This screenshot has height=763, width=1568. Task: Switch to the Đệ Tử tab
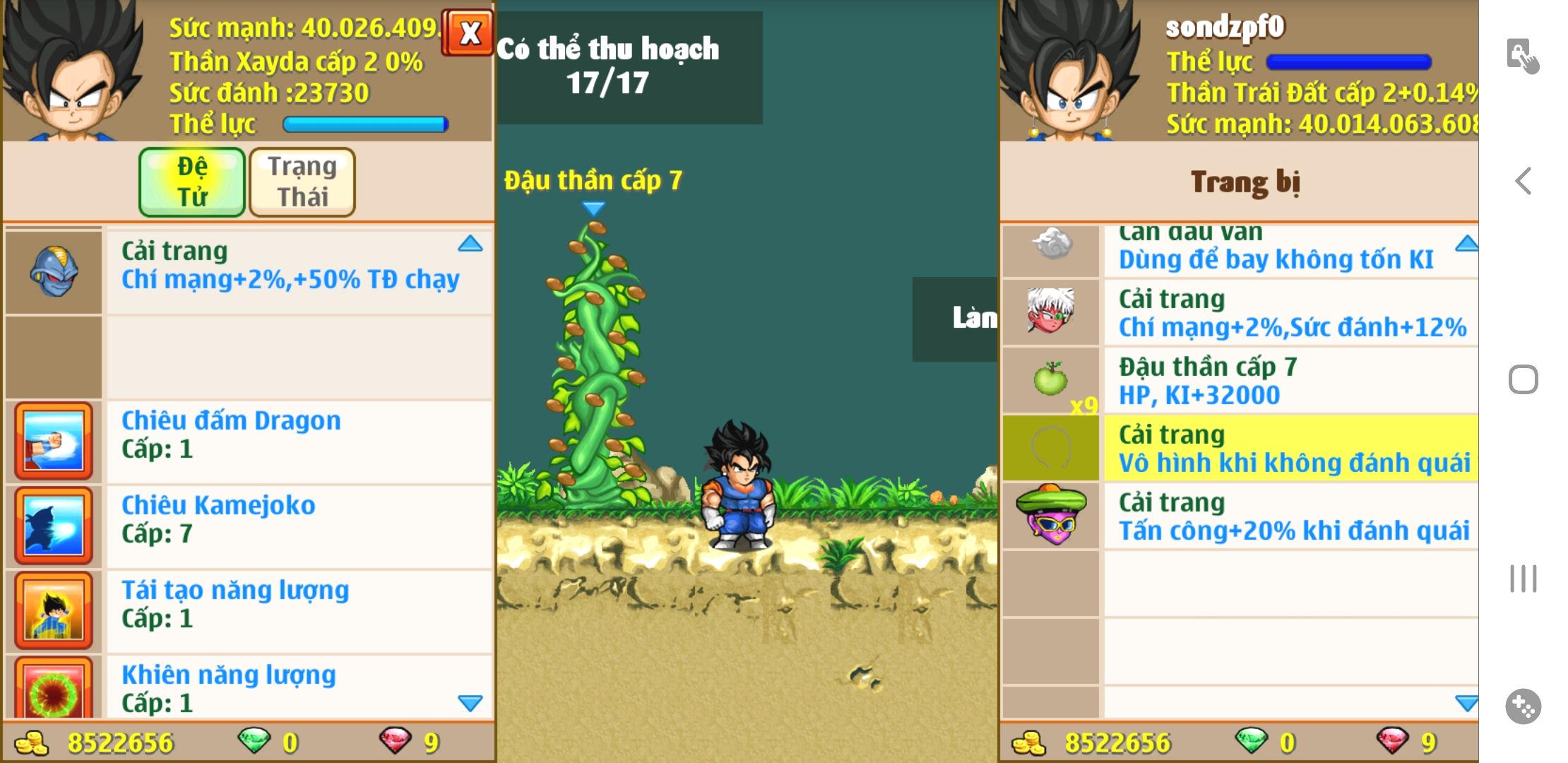point(192,182)
